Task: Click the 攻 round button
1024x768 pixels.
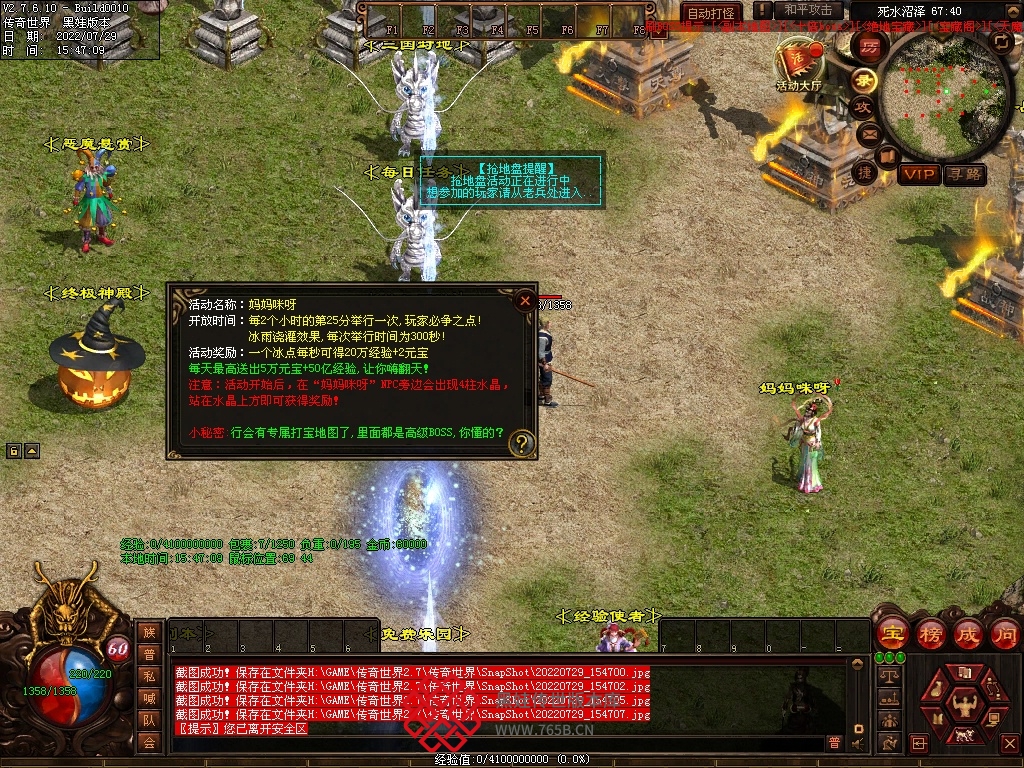Action: [863, 107]
